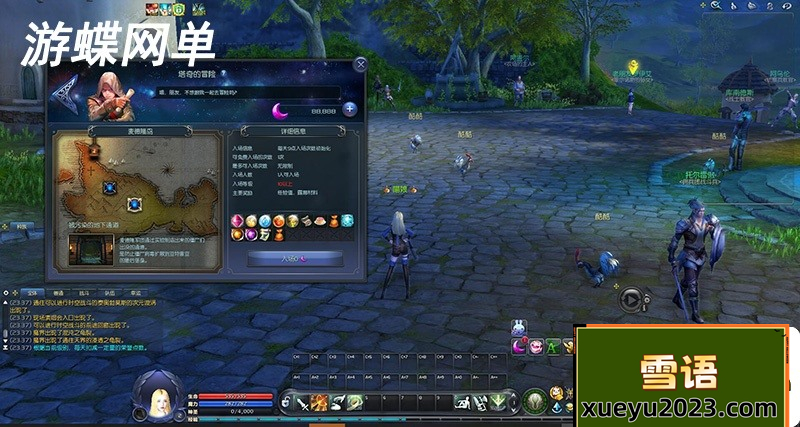Inspect the pink gem reward icon
The width and height of the screenshot is (800, 427).
pyautogui.click(x=237, y=220)
